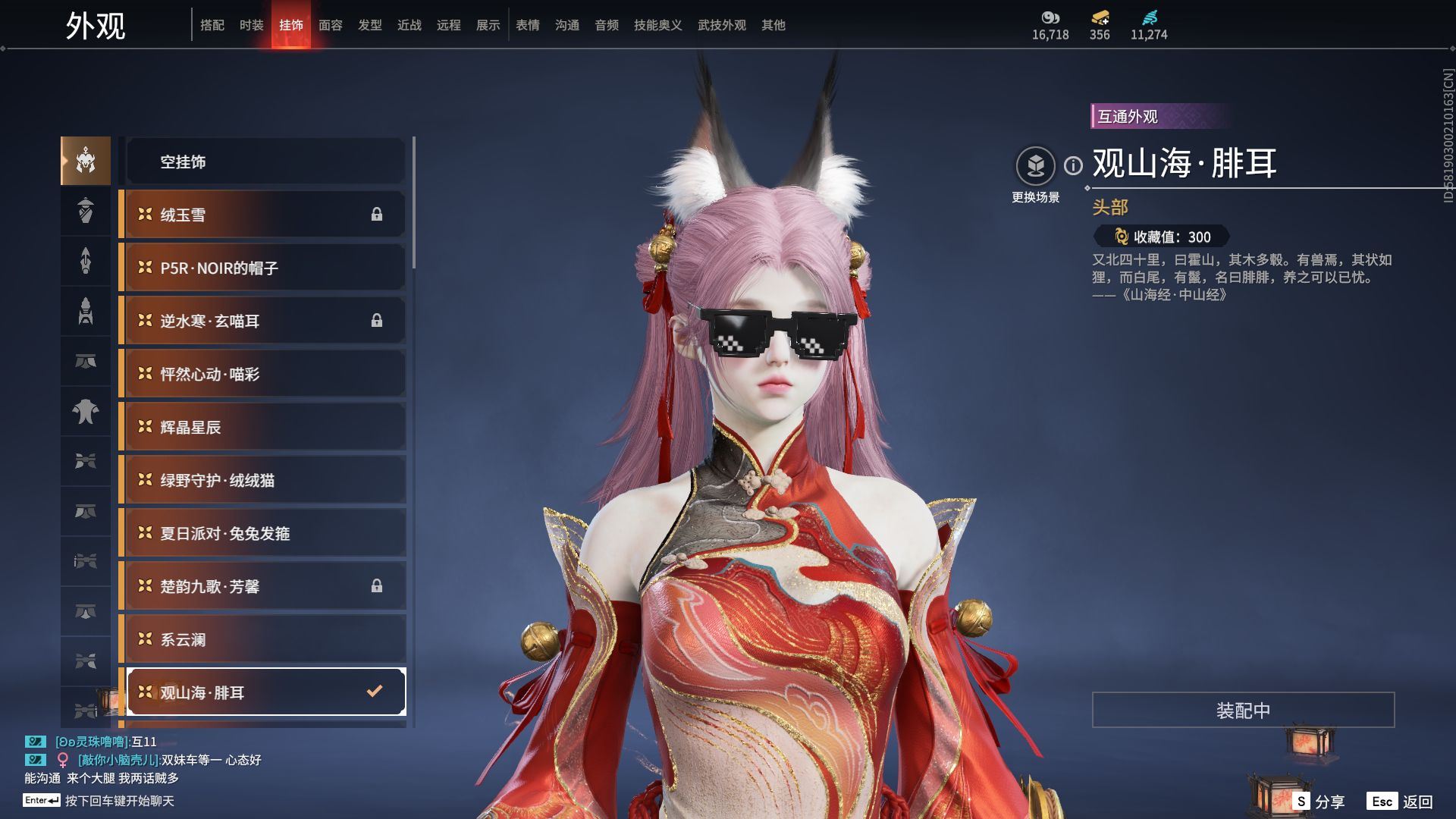1456x819 pixels.
Task: Select the 面容 tab
Action: [330, 25]
